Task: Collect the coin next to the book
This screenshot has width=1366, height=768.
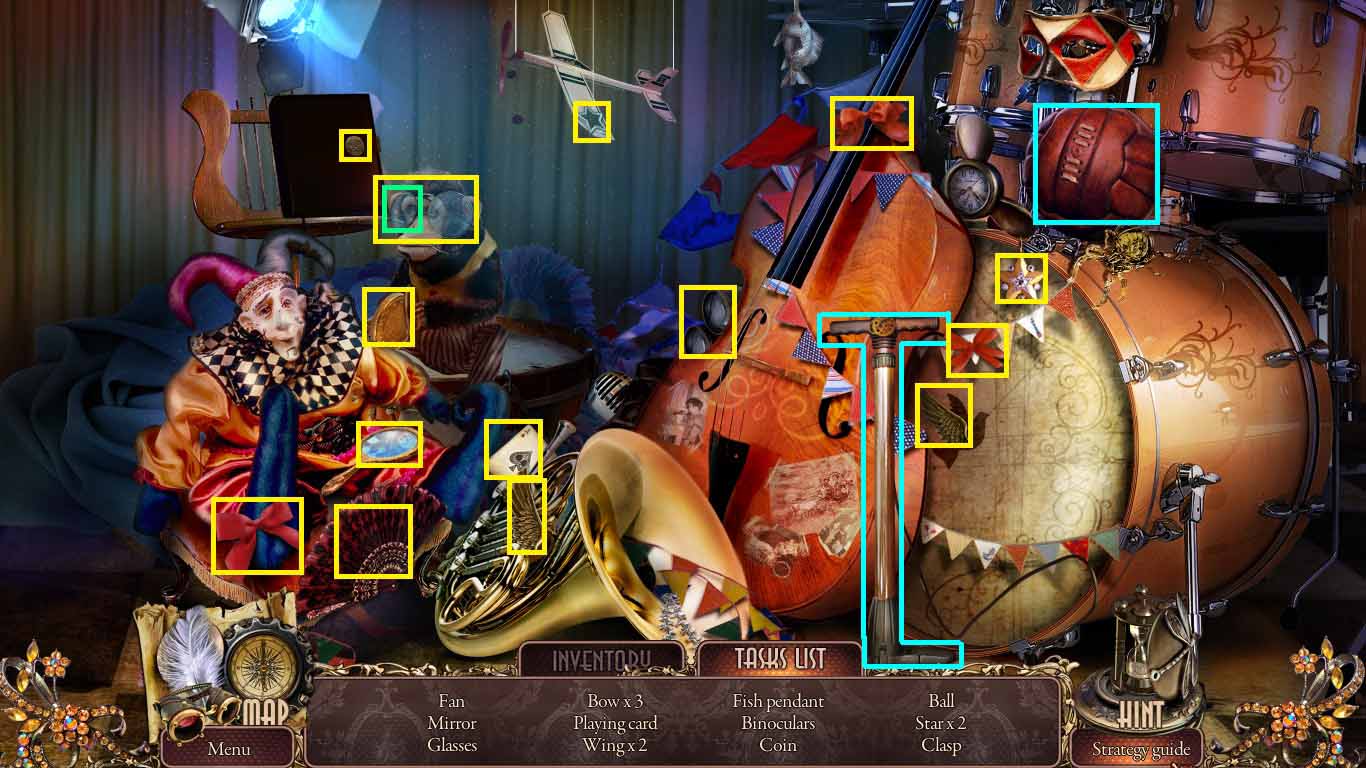Action: point(356,146)
